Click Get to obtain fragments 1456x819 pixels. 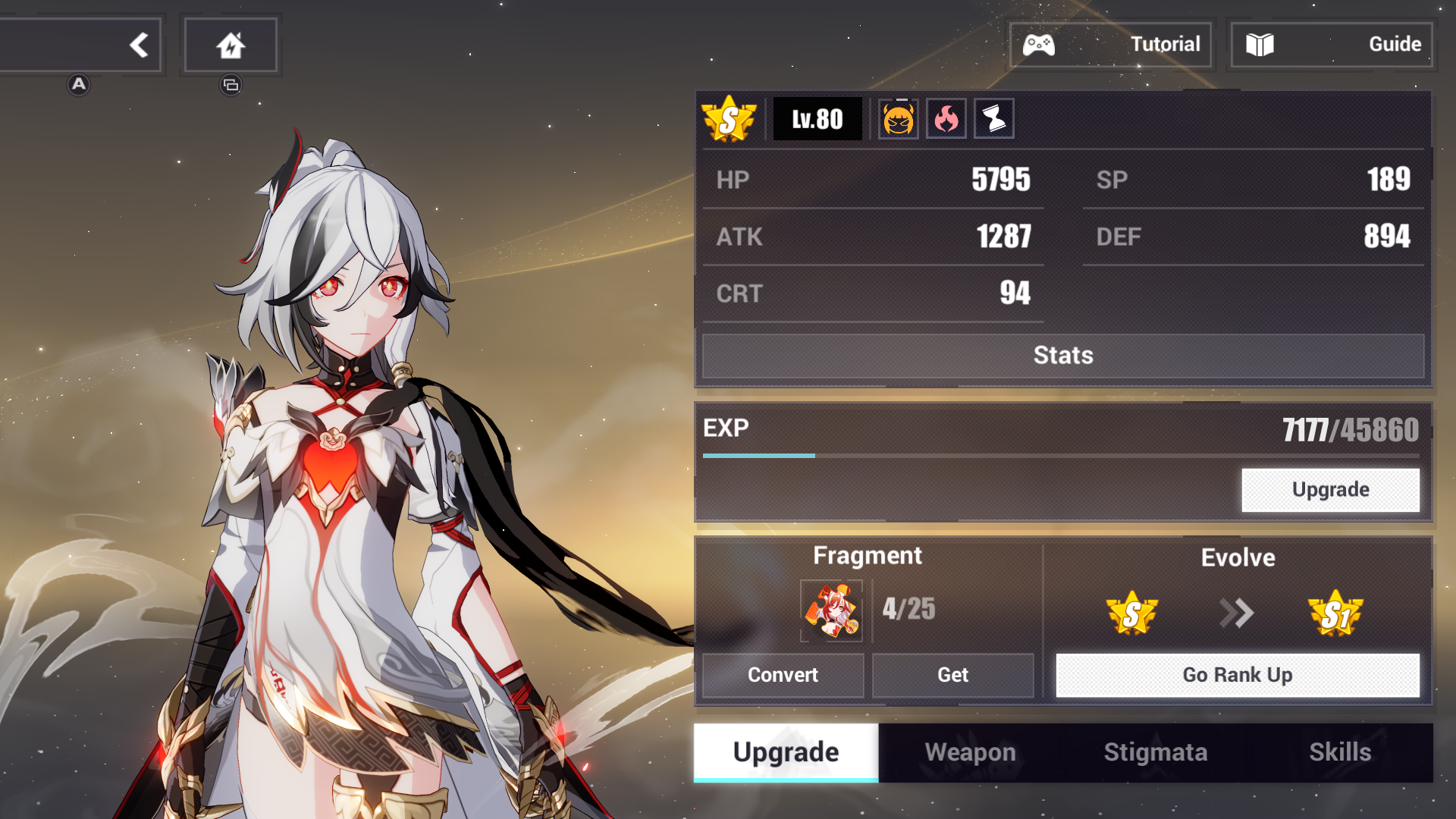click(953, 675)
